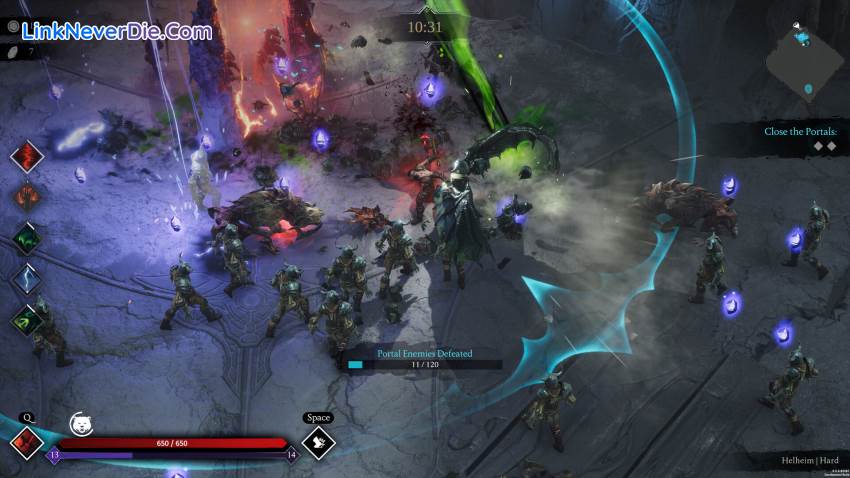Select the dark red tower ability icon

(27, 197)
